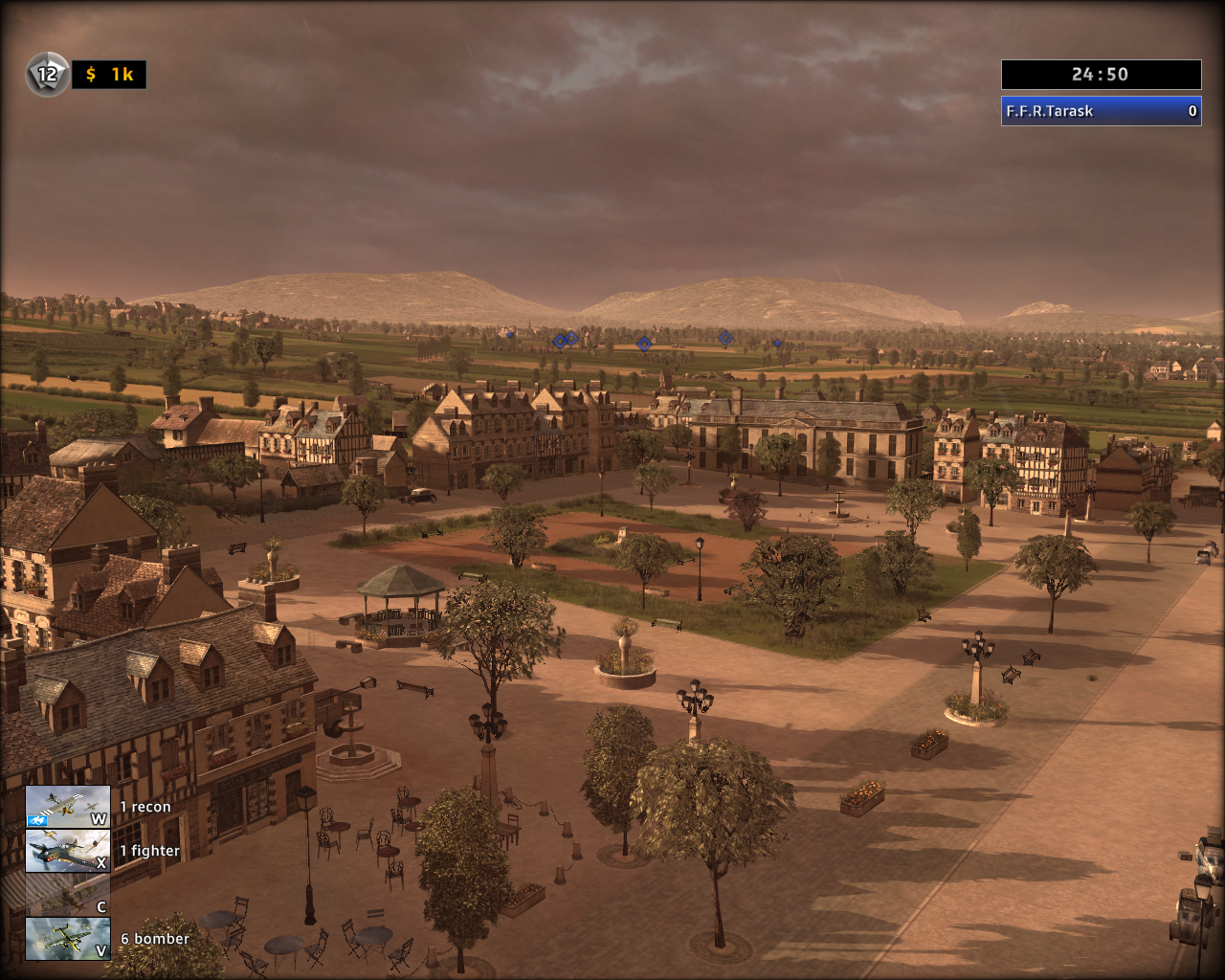
Task: Open the round ruse counter showing 12
Action: click(x=47, y=74)
